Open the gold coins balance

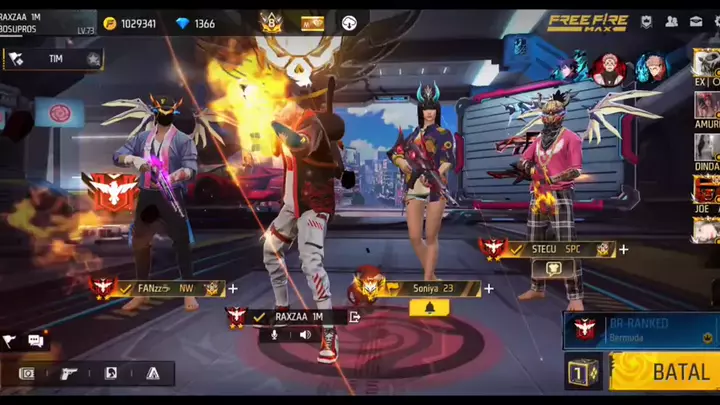tap(130, 23)
